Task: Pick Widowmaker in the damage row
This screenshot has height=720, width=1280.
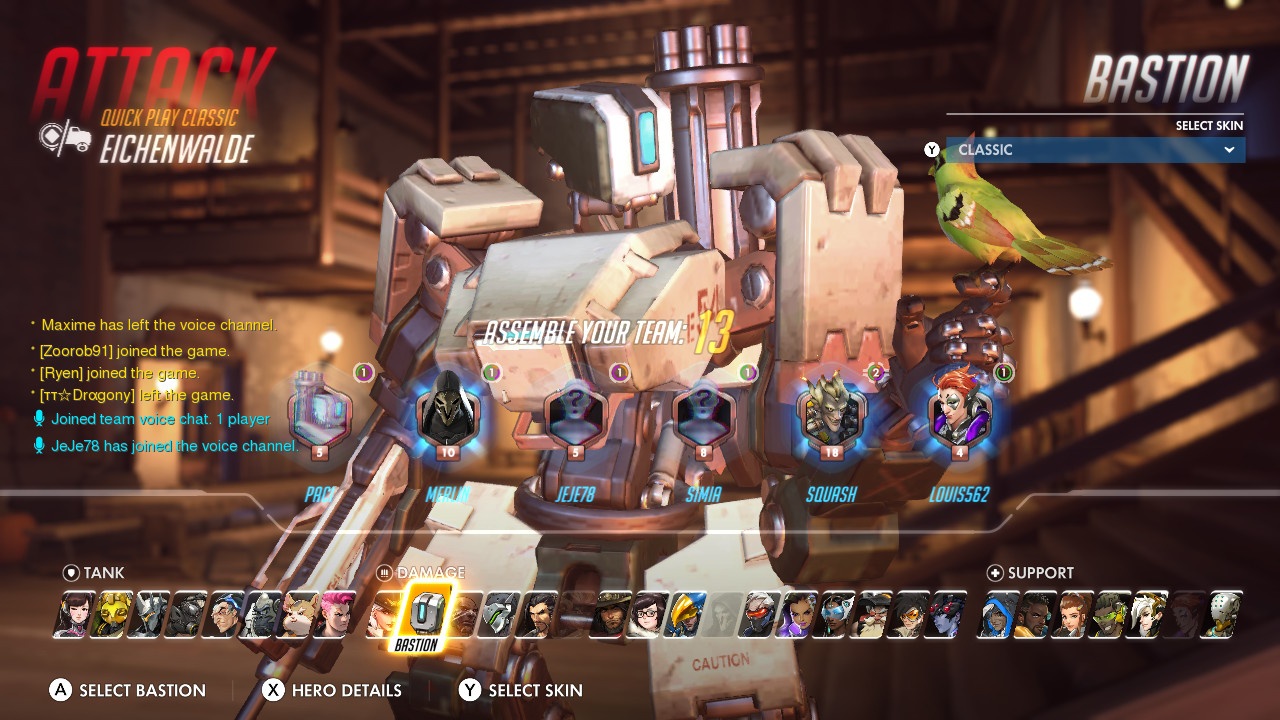Action: 949,613
